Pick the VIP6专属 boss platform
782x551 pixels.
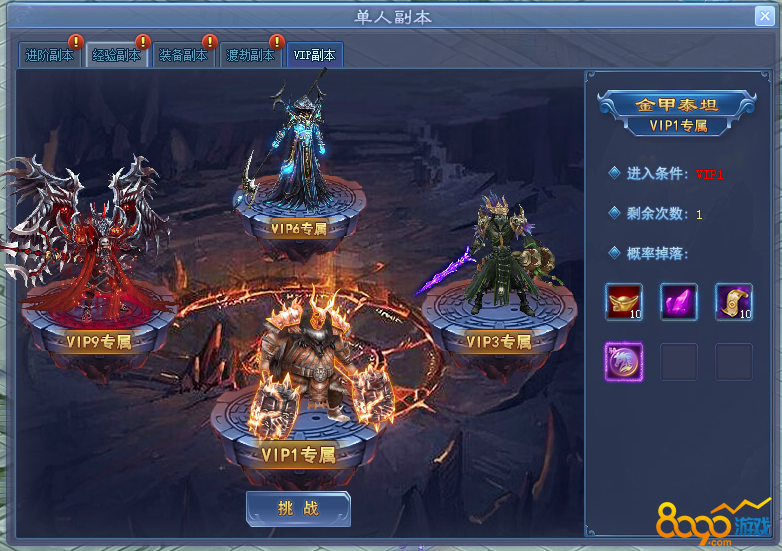[x=299, y=228]
